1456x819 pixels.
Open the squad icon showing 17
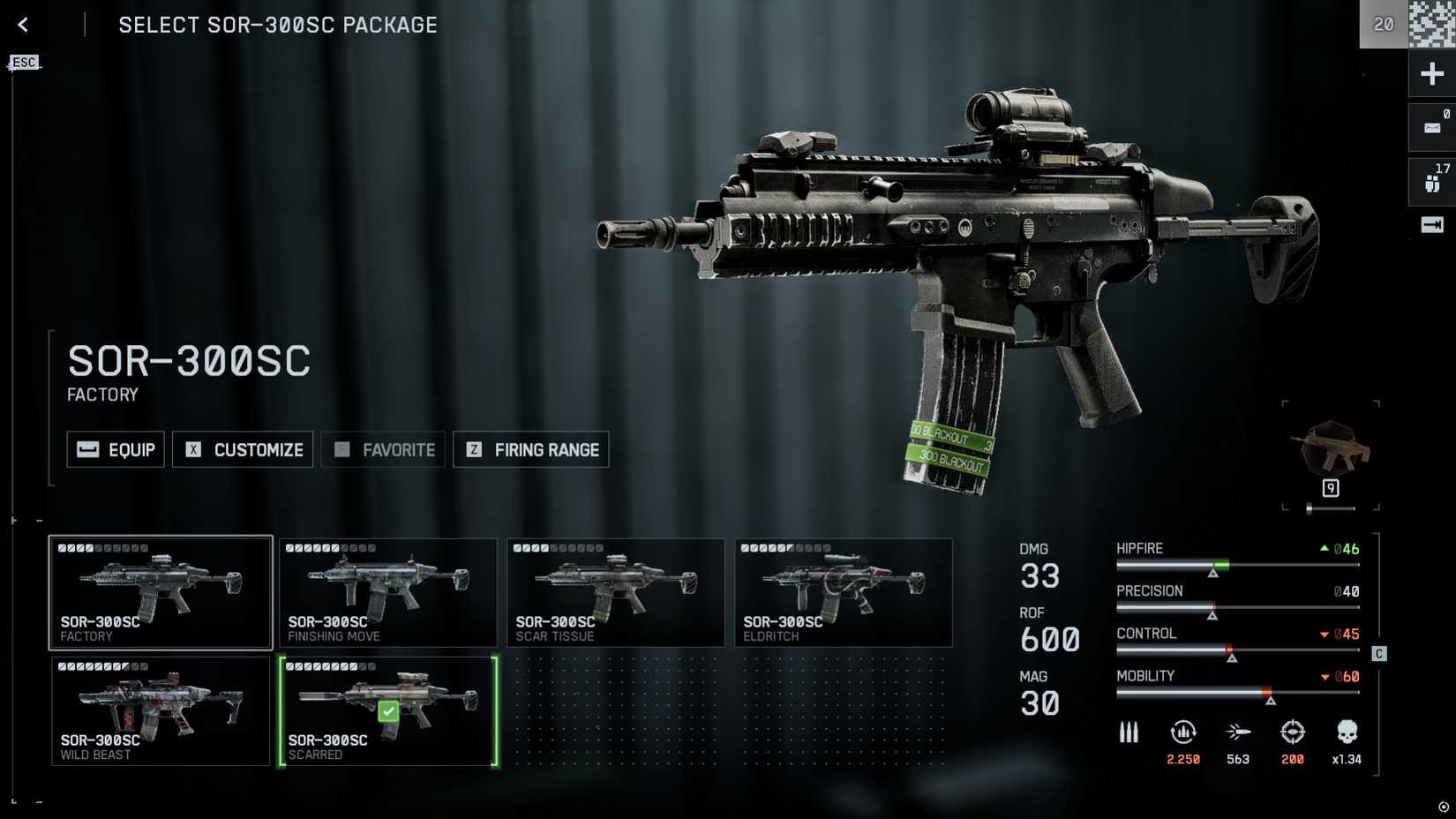tap(1431, 181)
